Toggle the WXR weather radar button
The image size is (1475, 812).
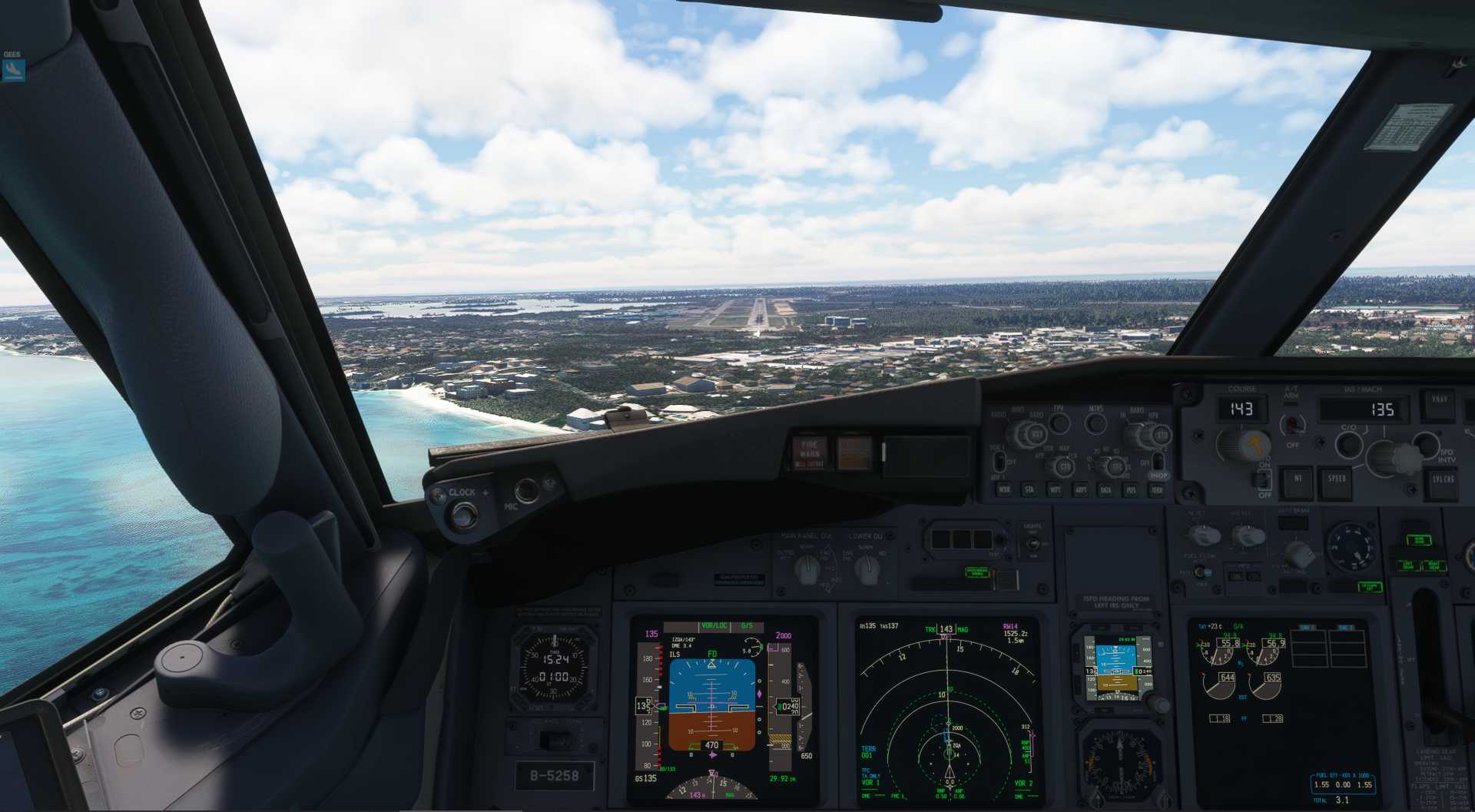[1003, 489]
